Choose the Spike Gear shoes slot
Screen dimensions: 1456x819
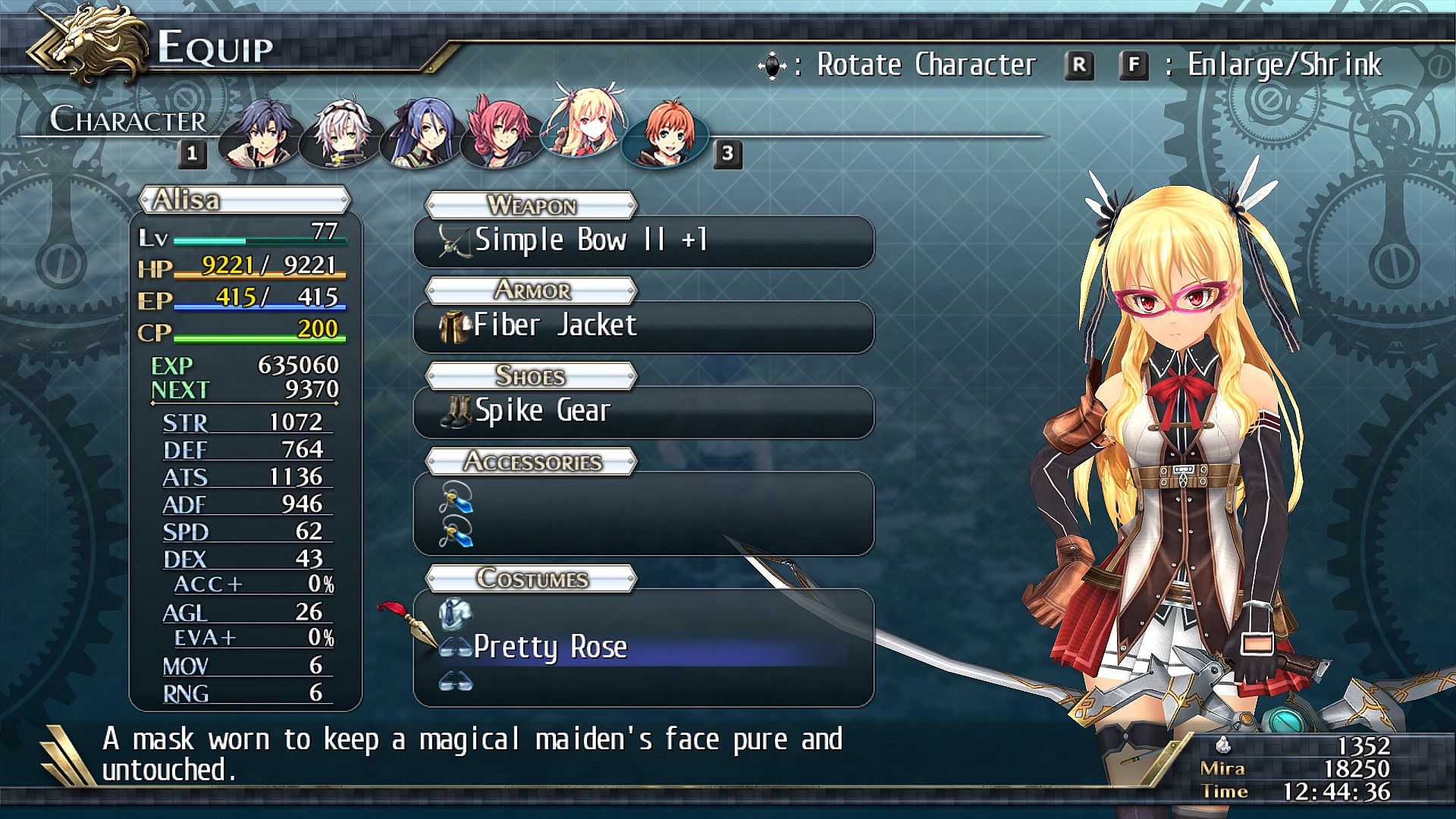[643, 412]
